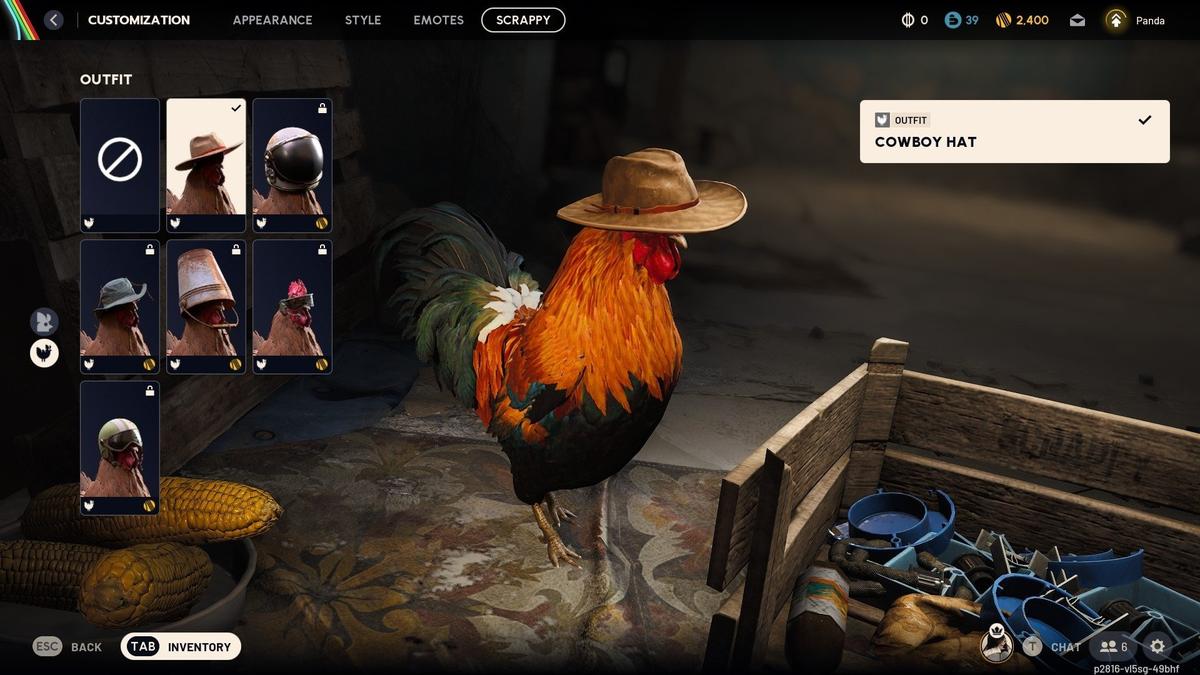Switch to the Appearance tab
1200x675 pixels.
[272, 20]
